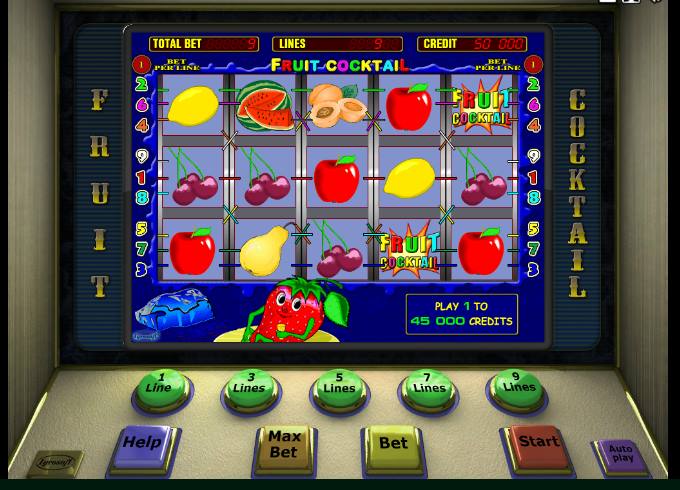Select the 1 Line button
Viewport: 680px width, 490px height.
[x=160, y=388]
